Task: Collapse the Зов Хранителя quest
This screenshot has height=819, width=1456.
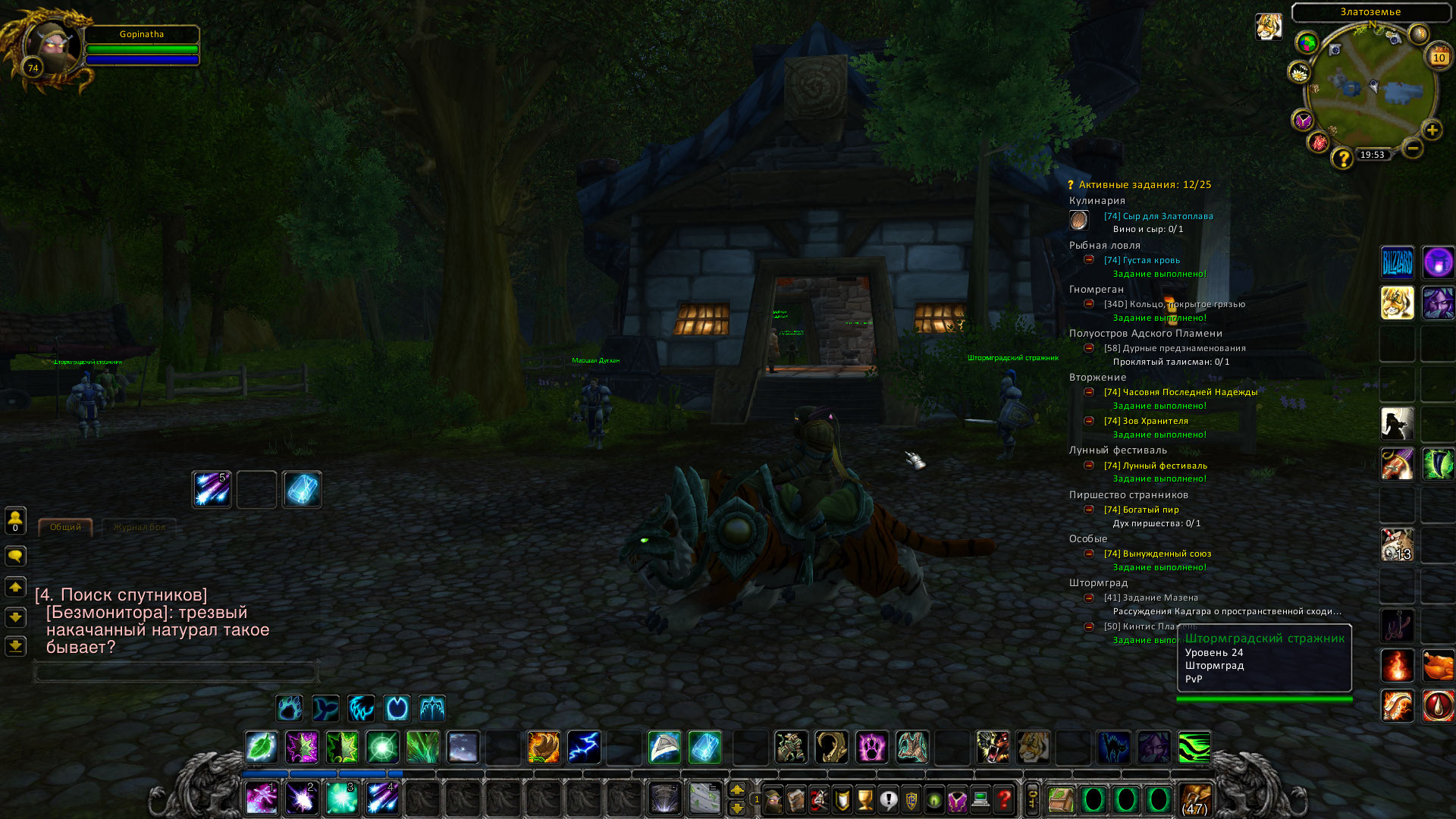Action: pos(1090,421)
